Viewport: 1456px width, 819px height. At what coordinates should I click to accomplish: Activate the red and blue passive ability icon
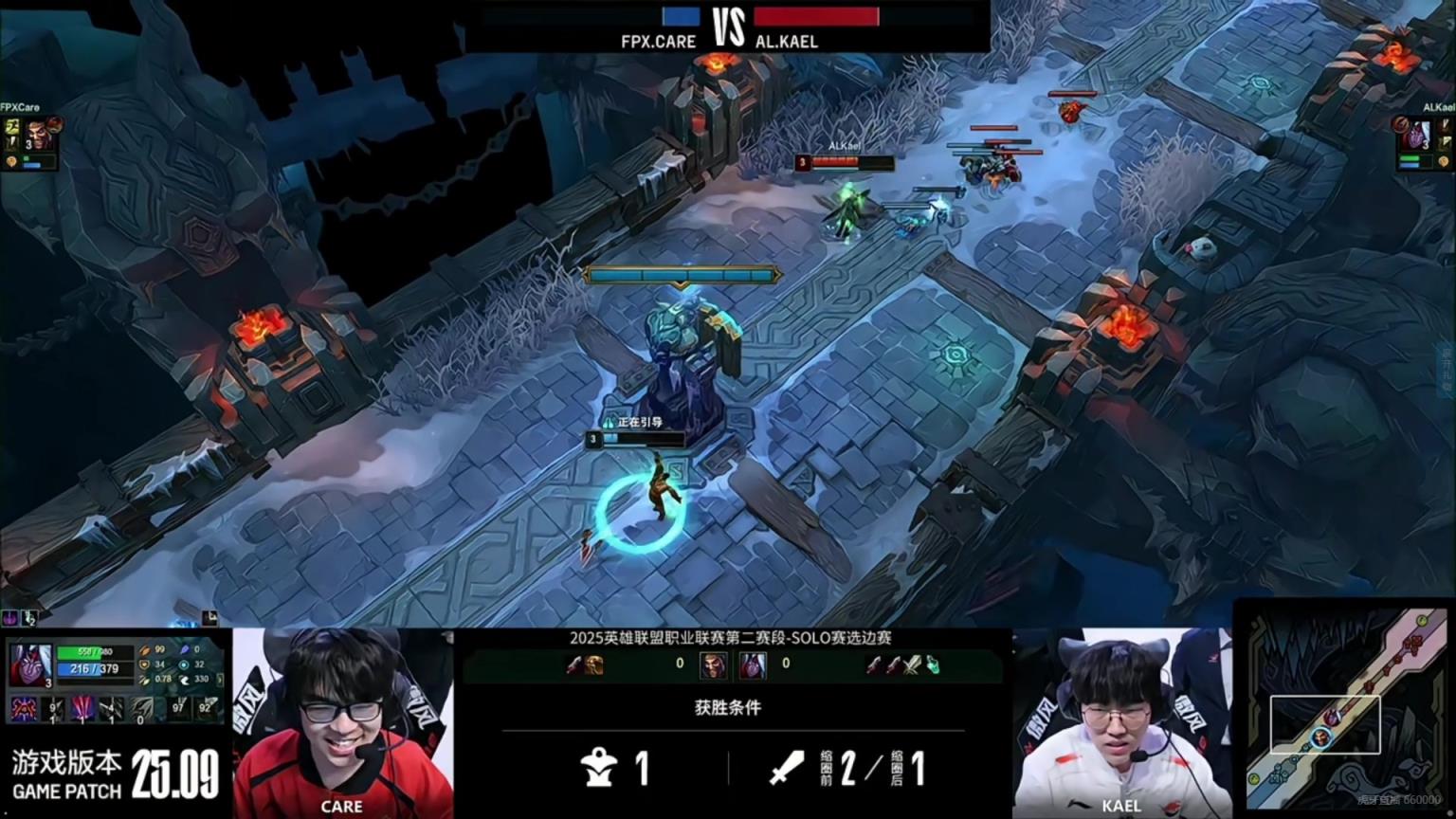point(24,708)
